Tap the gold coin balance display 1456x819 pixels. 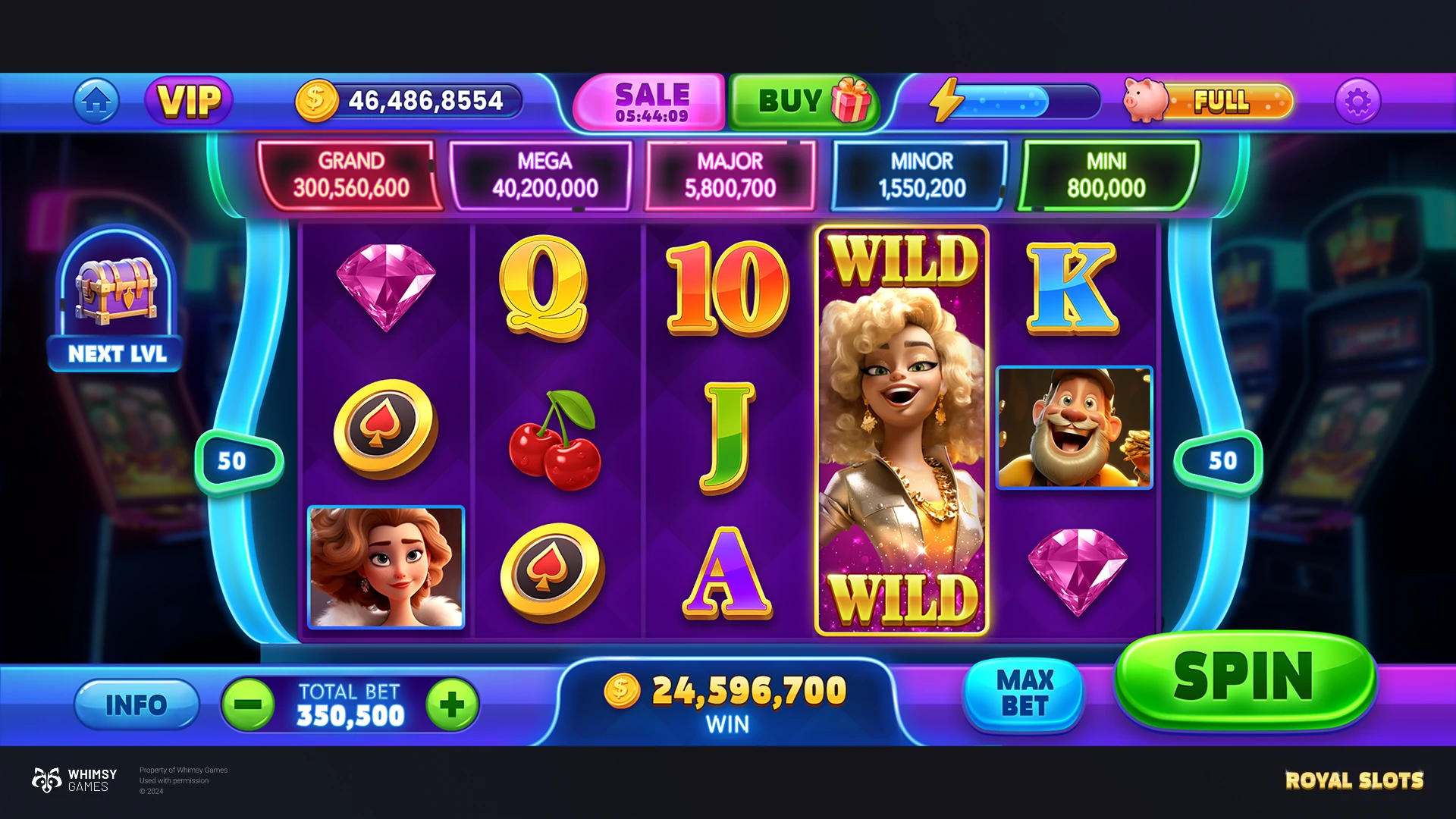409,101
